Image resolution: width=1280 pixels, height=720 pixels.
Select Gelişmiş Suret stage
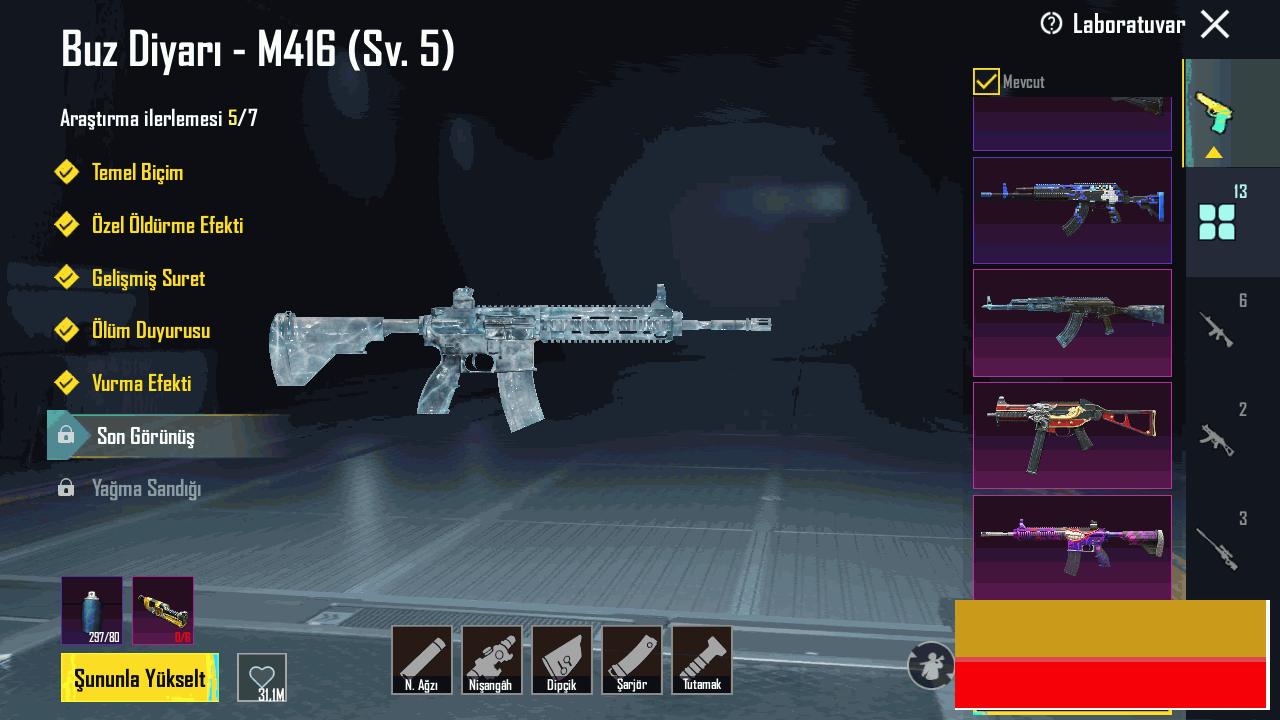tap(148, 278)
